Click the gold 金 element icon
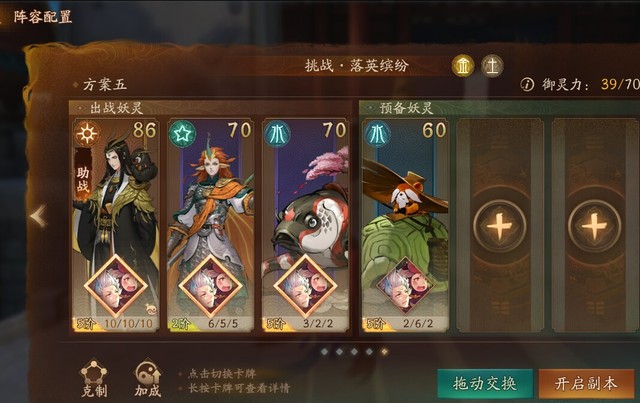Image resolution: width=640 pixels, height=403 pixels. 463,66
